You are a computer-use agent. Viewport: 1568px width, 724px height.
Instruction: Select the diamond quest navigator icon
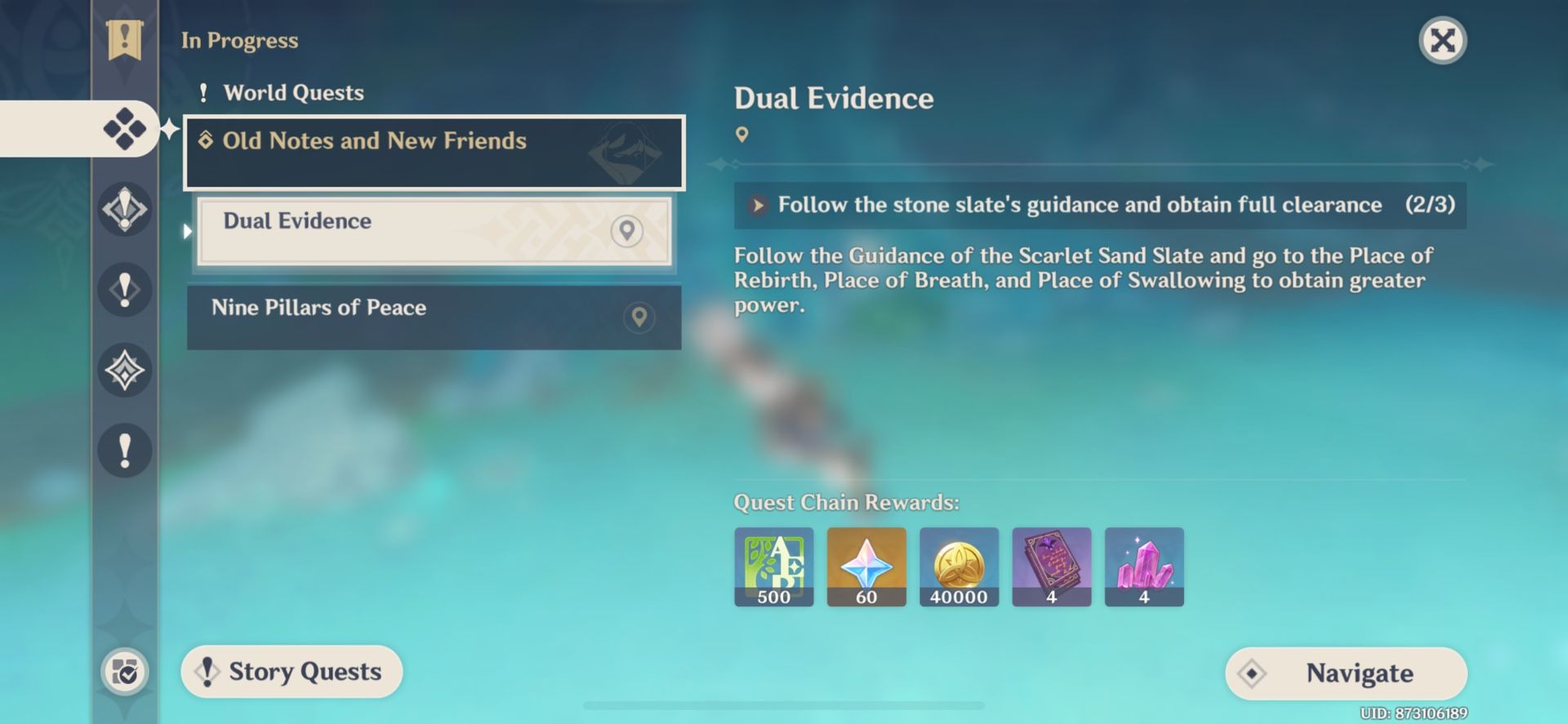click(x=124, y=127)
